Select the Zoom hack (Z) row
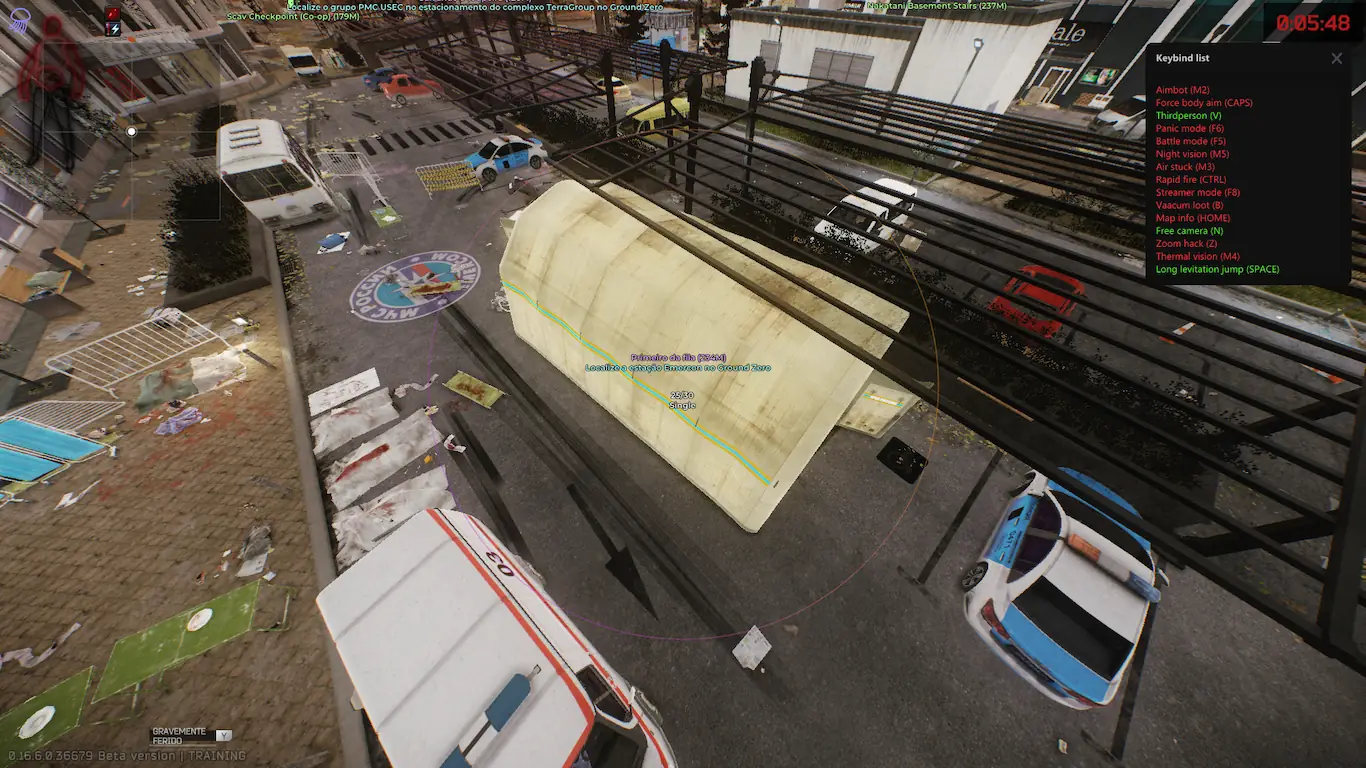This screenshot has height=768, width=1366. [1186, 244]
